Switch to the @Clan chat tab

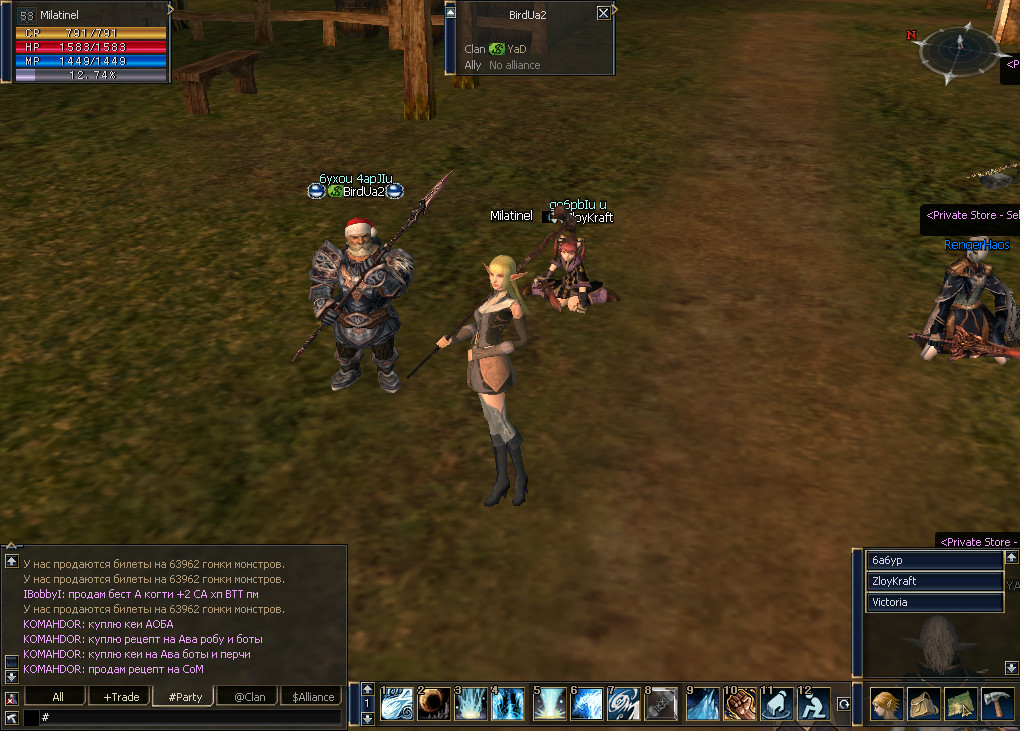point(249,696)
